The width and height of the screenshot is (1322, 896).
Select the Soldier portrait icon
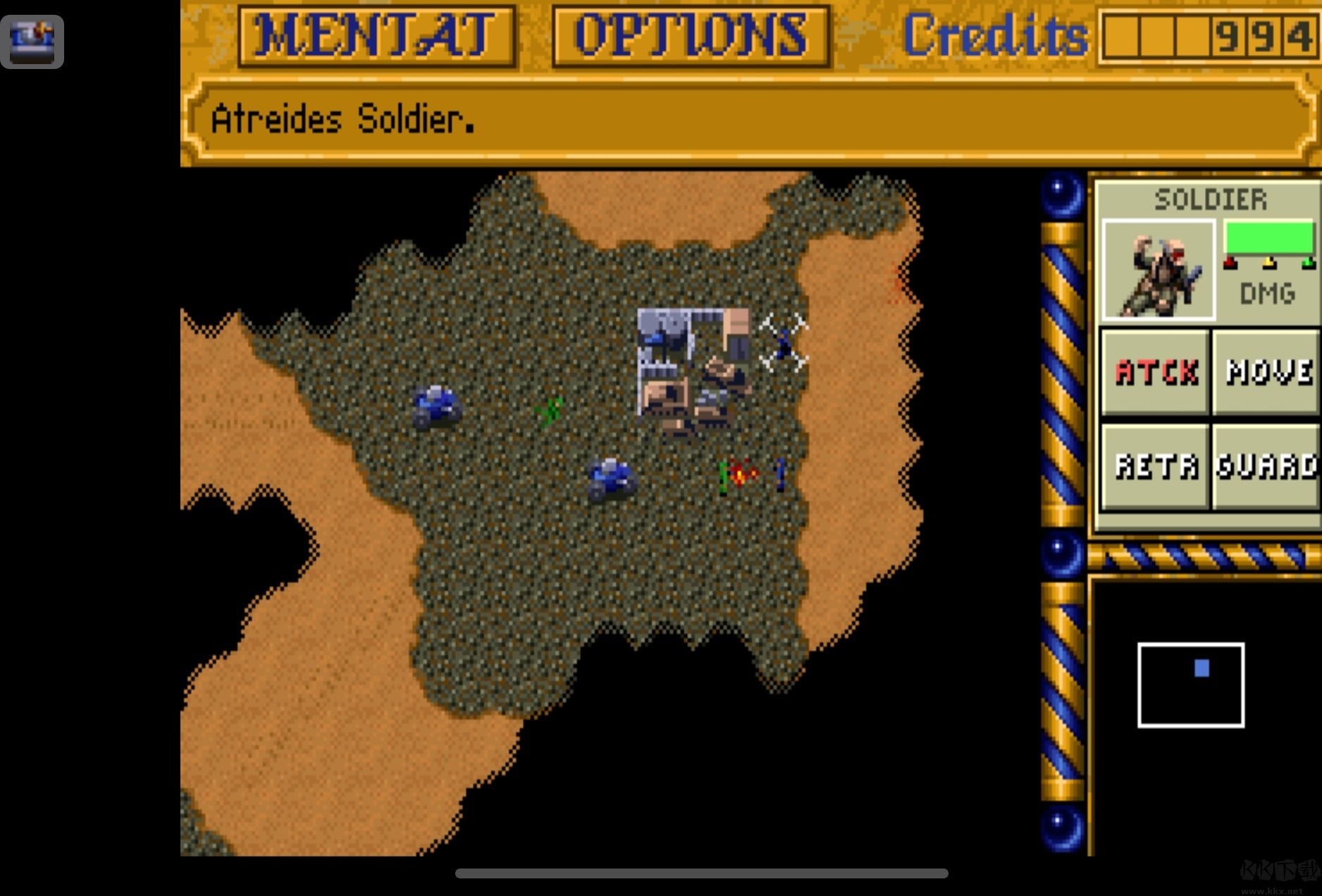coord(1158,270)
